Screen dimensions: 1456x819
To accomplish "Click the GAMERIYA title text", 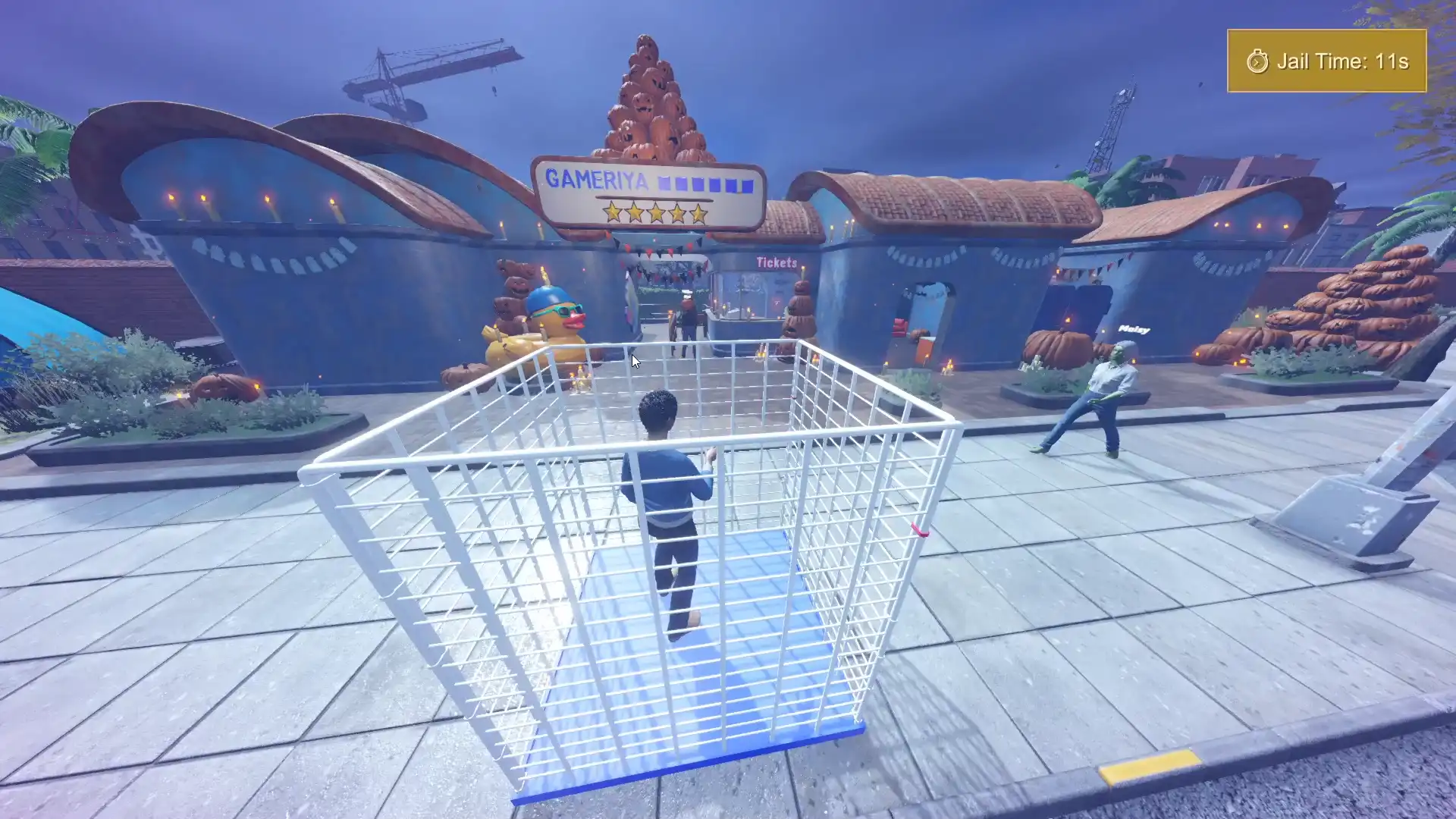I will coord(596,179).
